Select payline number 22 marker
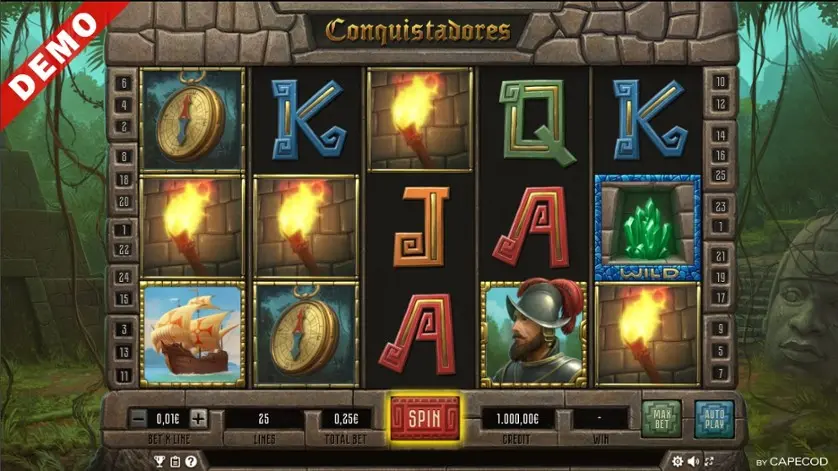The width and height of the screenshot is (838, 471). point(125,249)
